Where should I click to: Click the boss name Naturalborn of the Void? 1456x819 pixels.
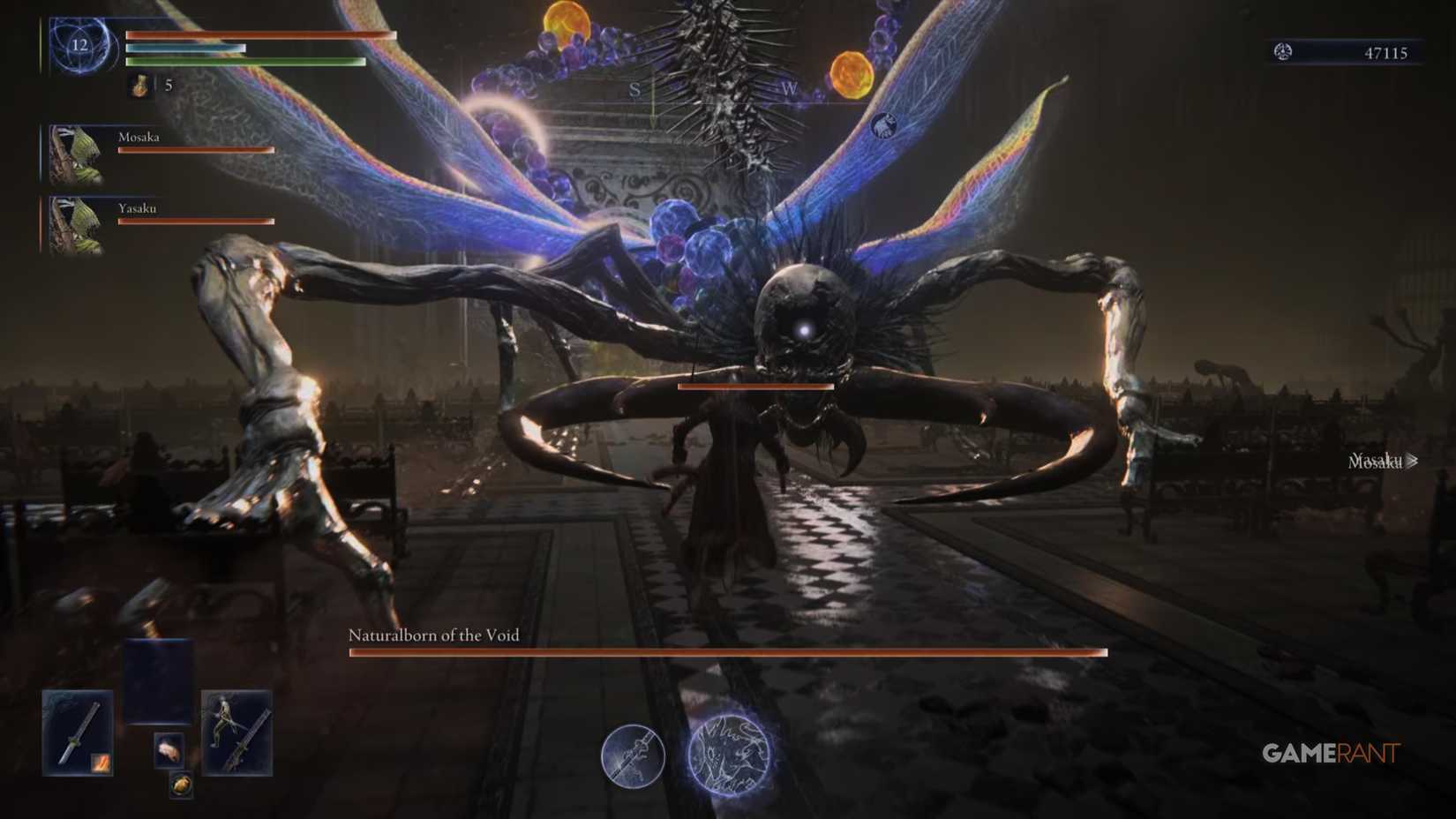click(435, 635)
